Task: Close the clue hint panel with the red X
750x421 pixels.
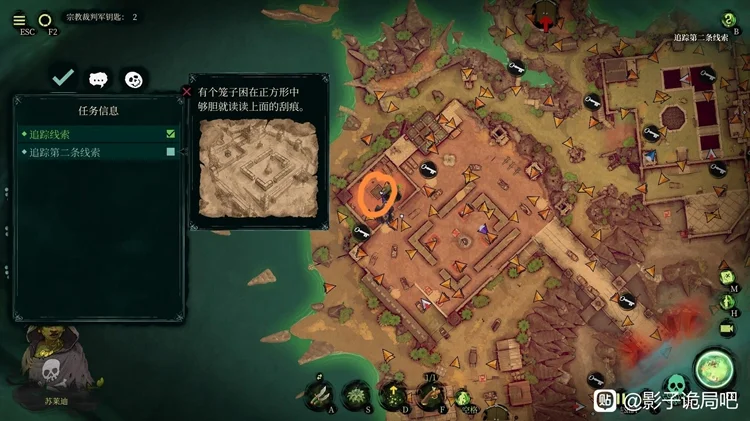Action: (x=187, y=91)
